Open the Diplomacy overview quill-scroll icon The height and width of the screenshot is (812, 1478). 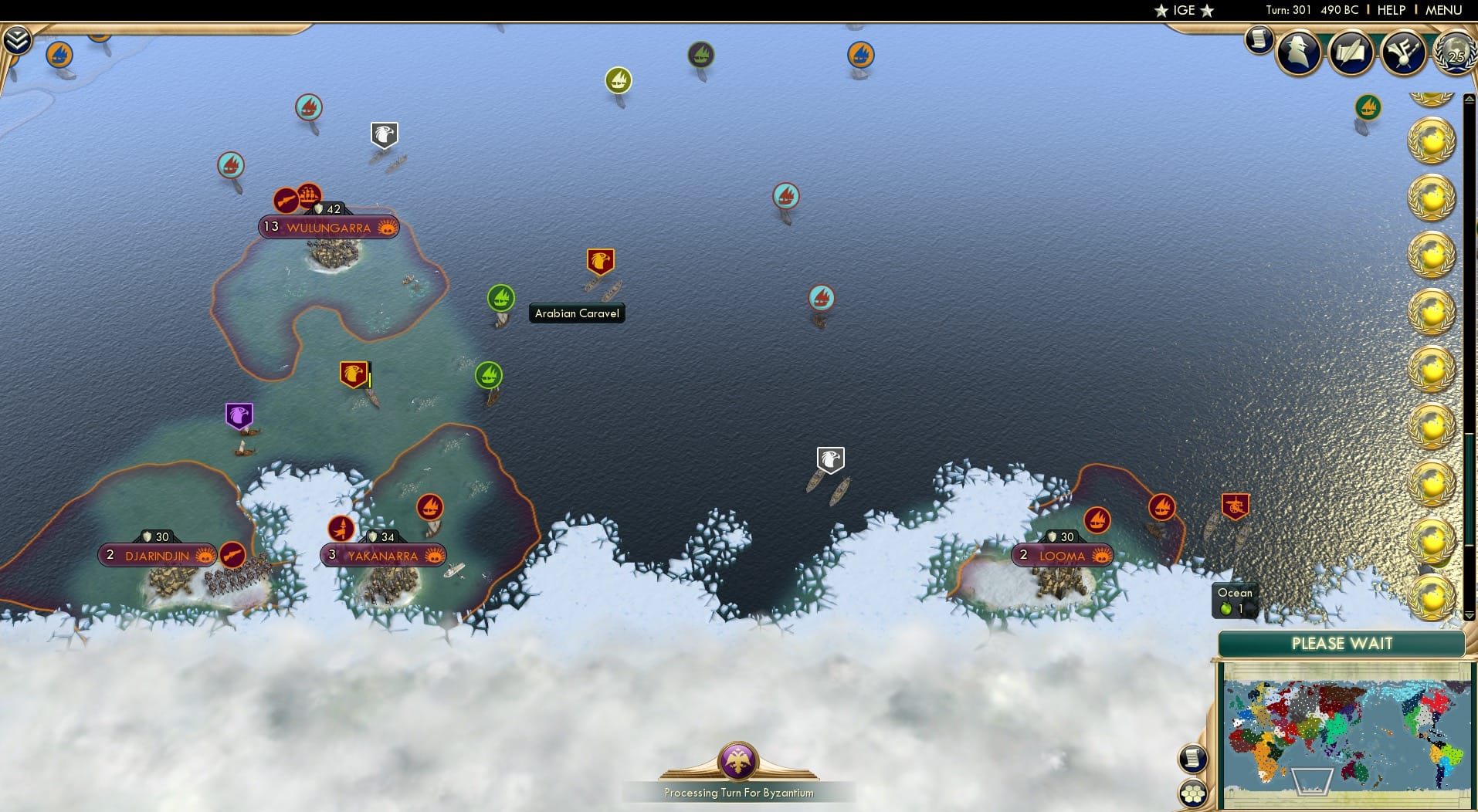[1351, 52]
